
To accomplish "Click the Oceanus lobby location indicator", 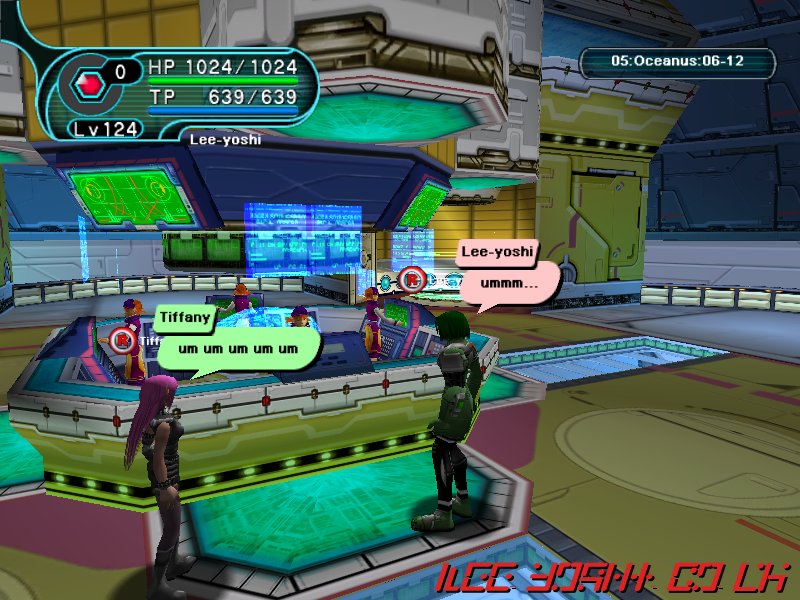I will coord(678,62).
